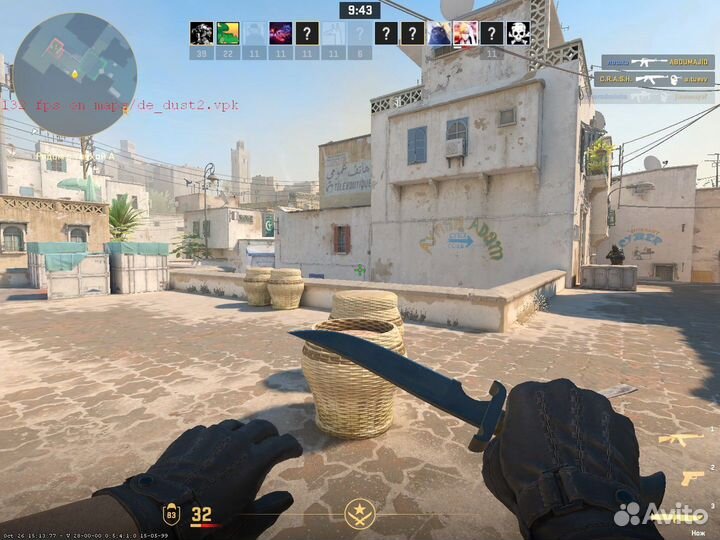Click the circular radar minimap
Viewport: 720px width, 540px height.
point(75,74)
